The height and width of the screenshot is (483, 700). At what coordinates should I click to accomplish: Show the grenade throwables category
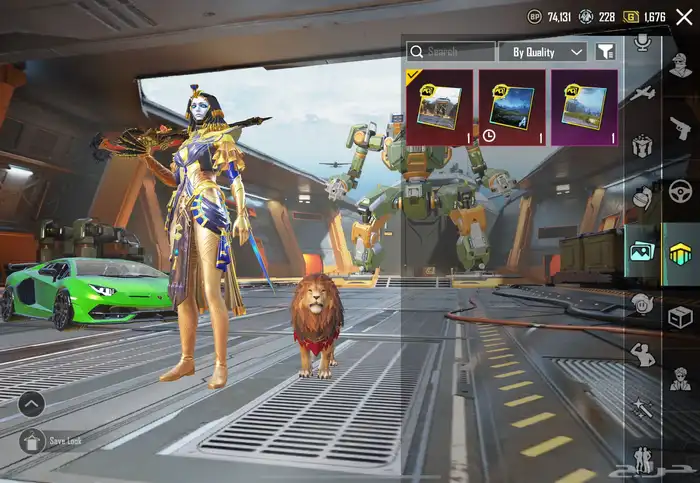pos(642,197)
